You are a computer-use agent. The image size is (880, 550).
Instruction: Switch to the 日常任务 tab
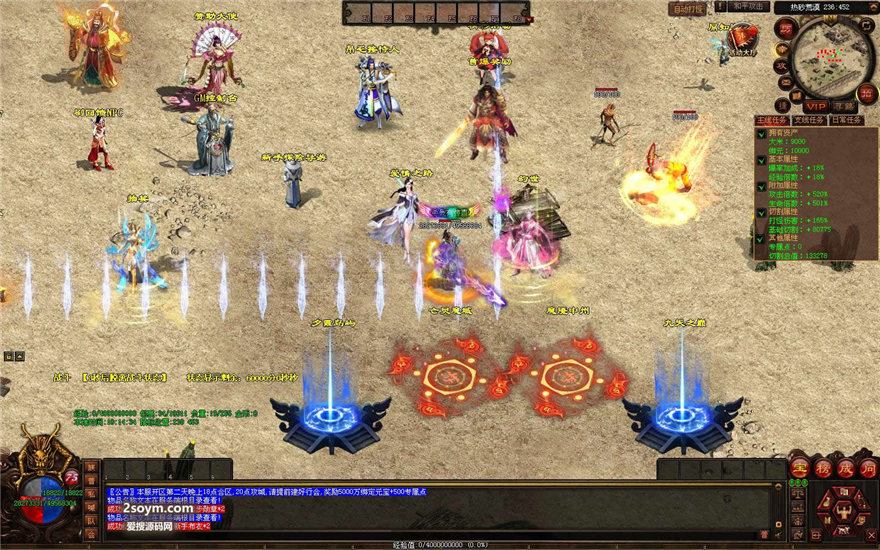(x=848, y=120)
